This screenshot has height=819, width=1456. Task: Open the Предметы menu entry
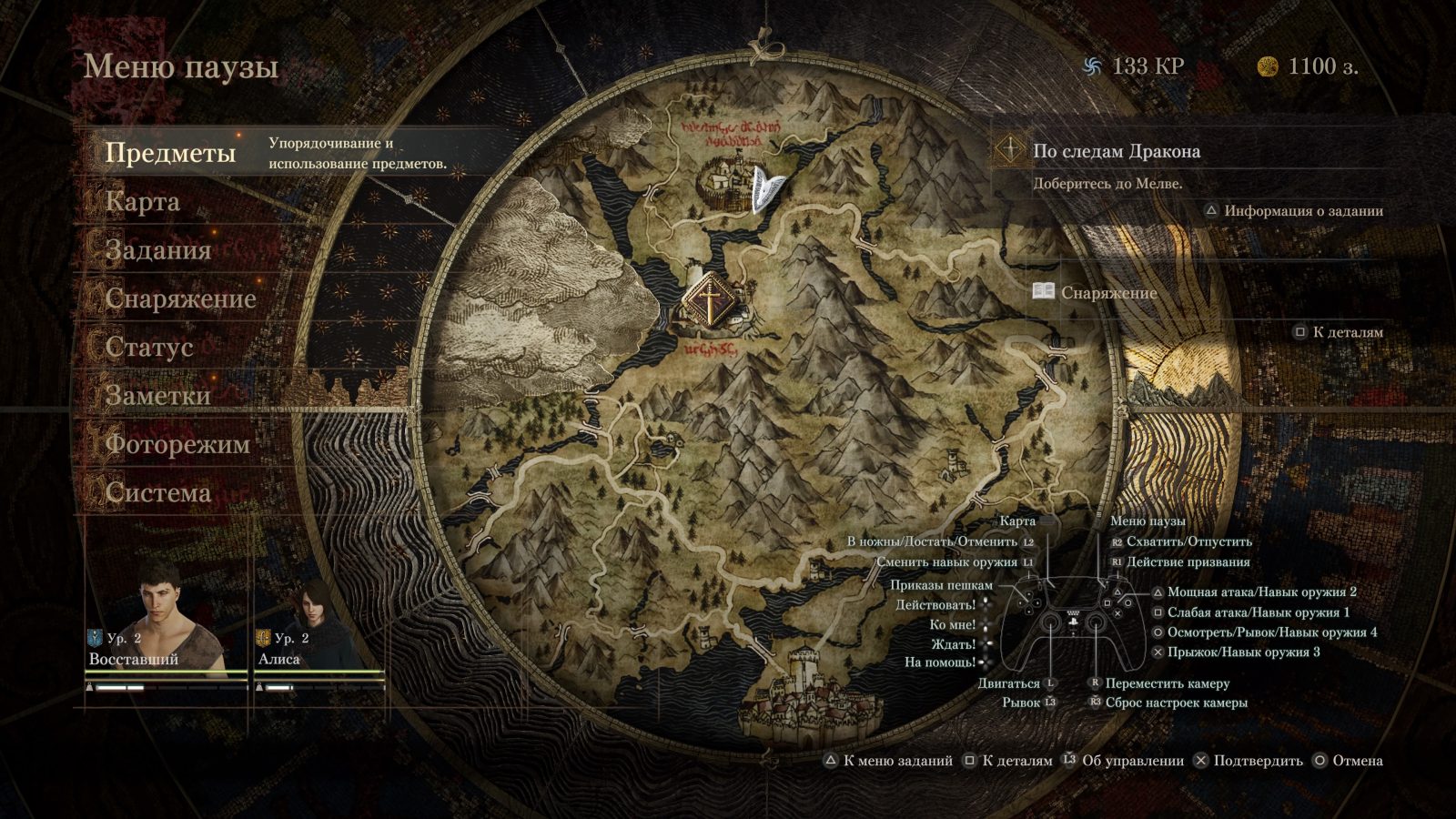coord(170,153)
